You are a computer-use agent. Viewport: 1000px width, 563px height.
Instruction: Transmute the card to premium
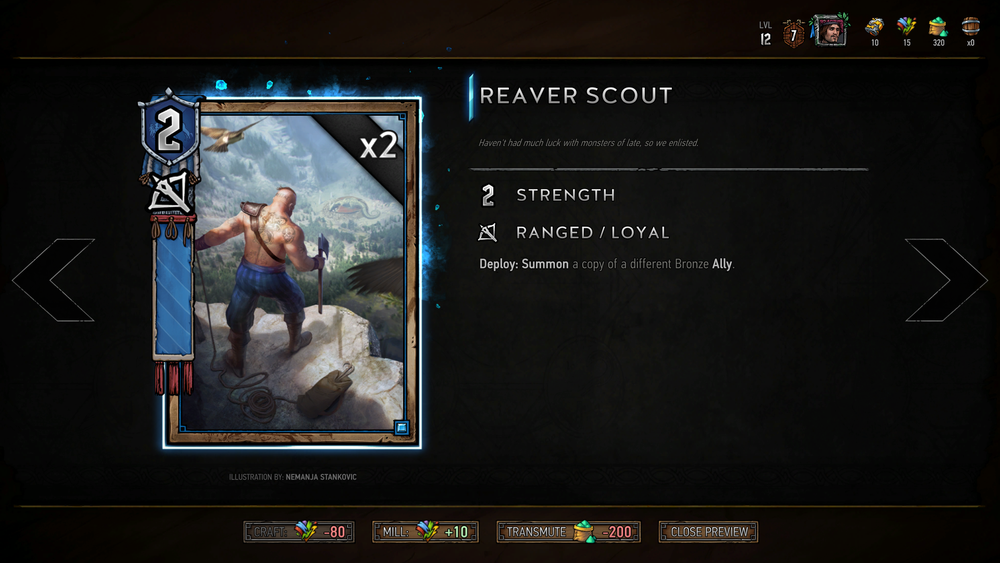click(568, 532)
